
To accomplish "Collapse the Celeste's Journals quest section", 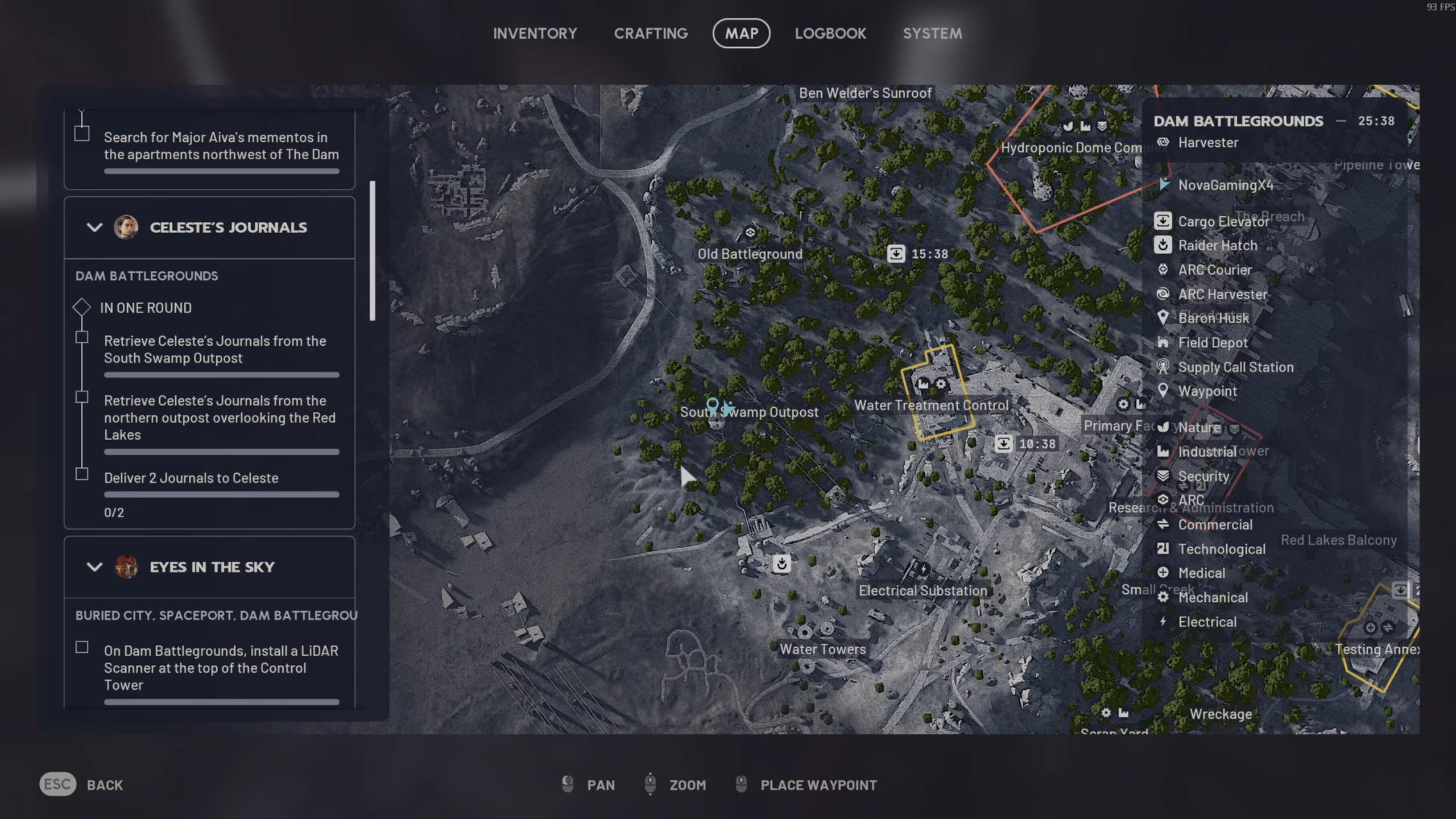I will 94,227.
